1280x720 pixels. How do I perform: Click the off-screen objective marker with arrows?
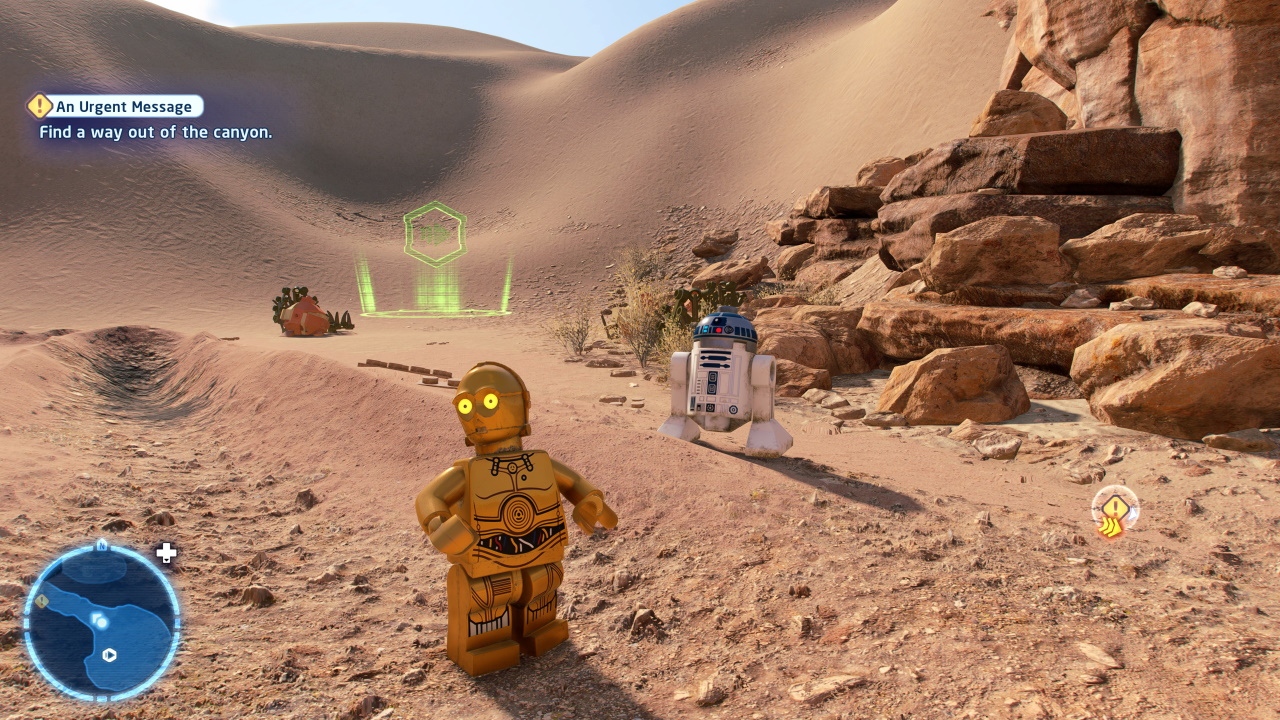point(1114,512)
